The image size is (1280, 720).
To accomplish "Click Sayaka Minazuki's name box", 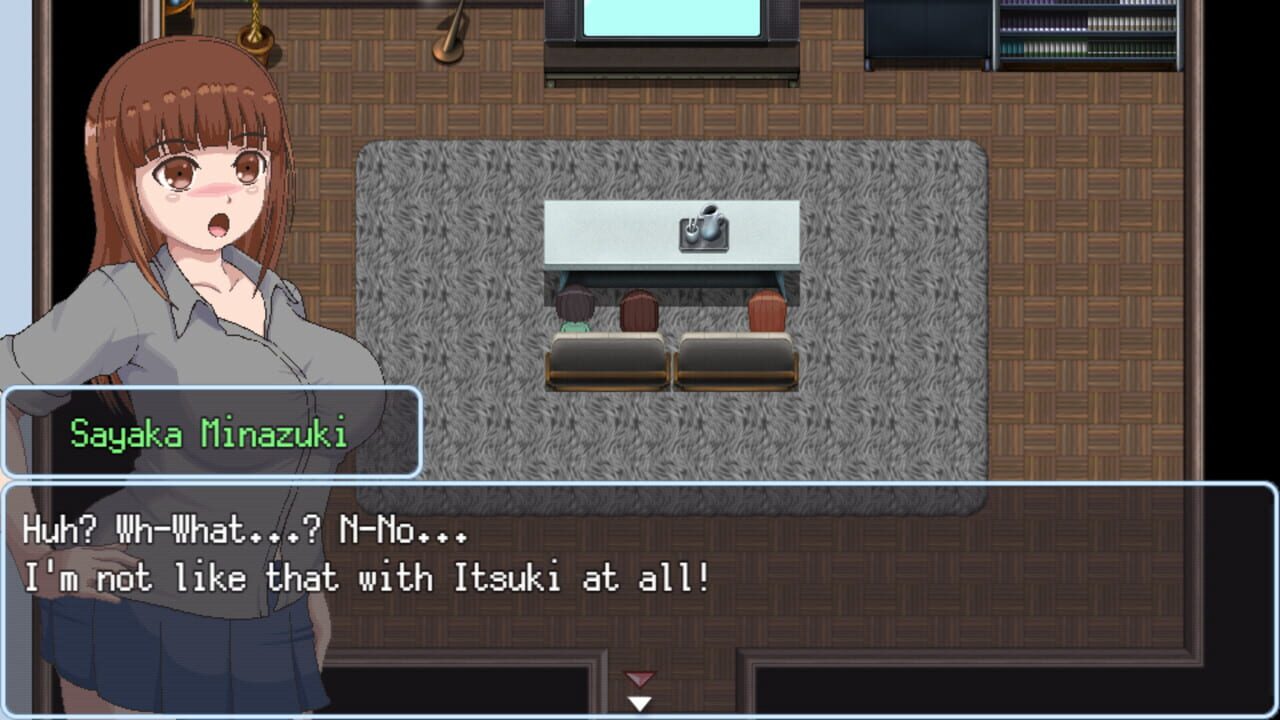I will 210,430.
